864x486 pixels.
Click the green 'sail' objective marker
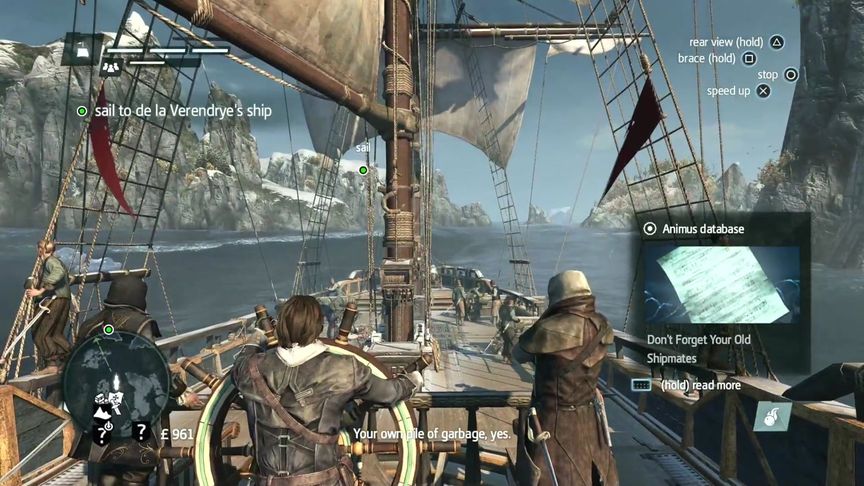click(x=363, y=170)
